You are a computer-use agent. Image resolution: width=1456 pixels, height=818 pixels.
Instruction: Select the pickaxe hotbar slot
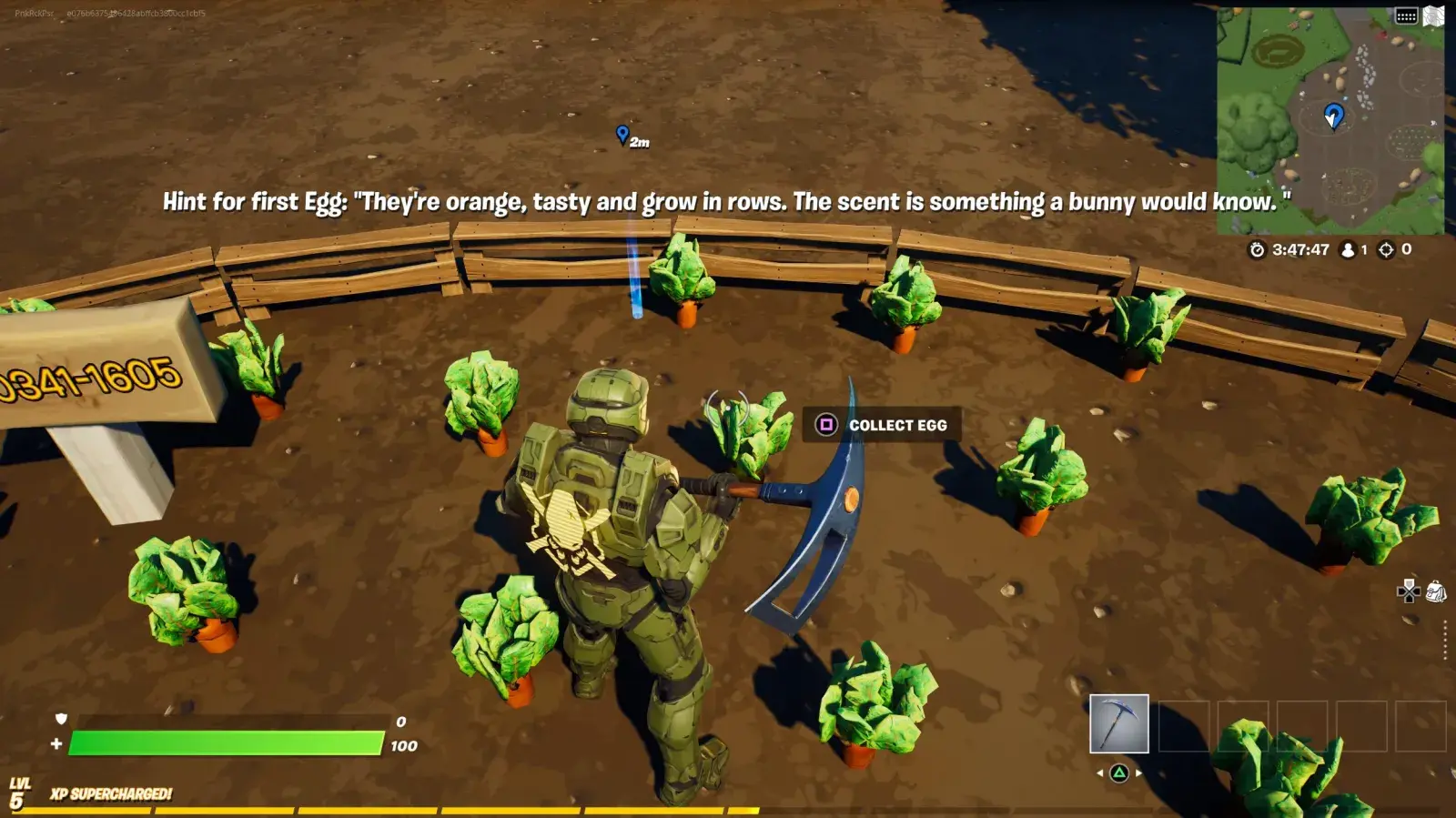click(1118, 723)
